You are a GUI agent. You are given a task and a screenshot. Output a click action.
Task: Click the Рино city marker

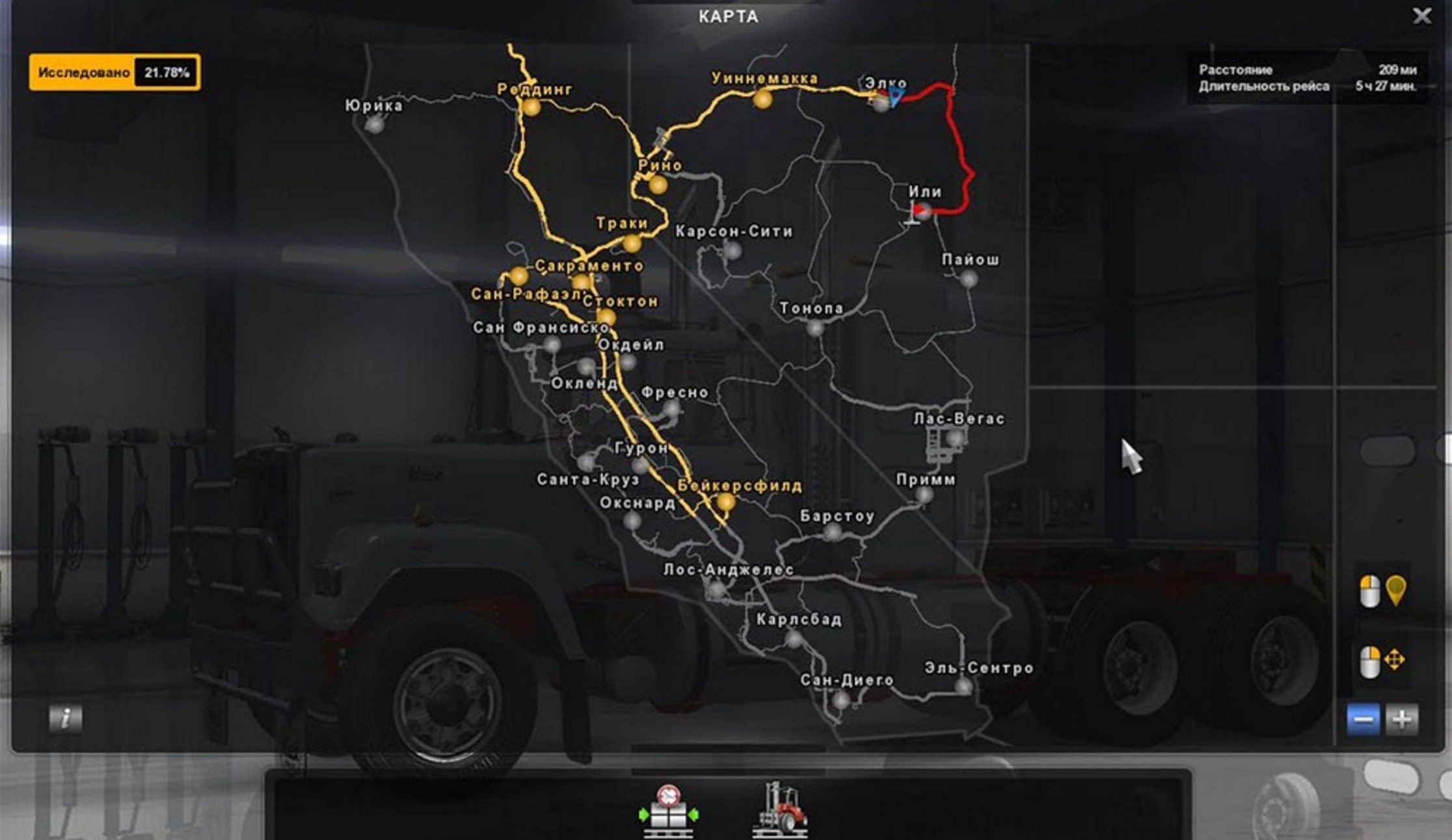tap(658, 185)
